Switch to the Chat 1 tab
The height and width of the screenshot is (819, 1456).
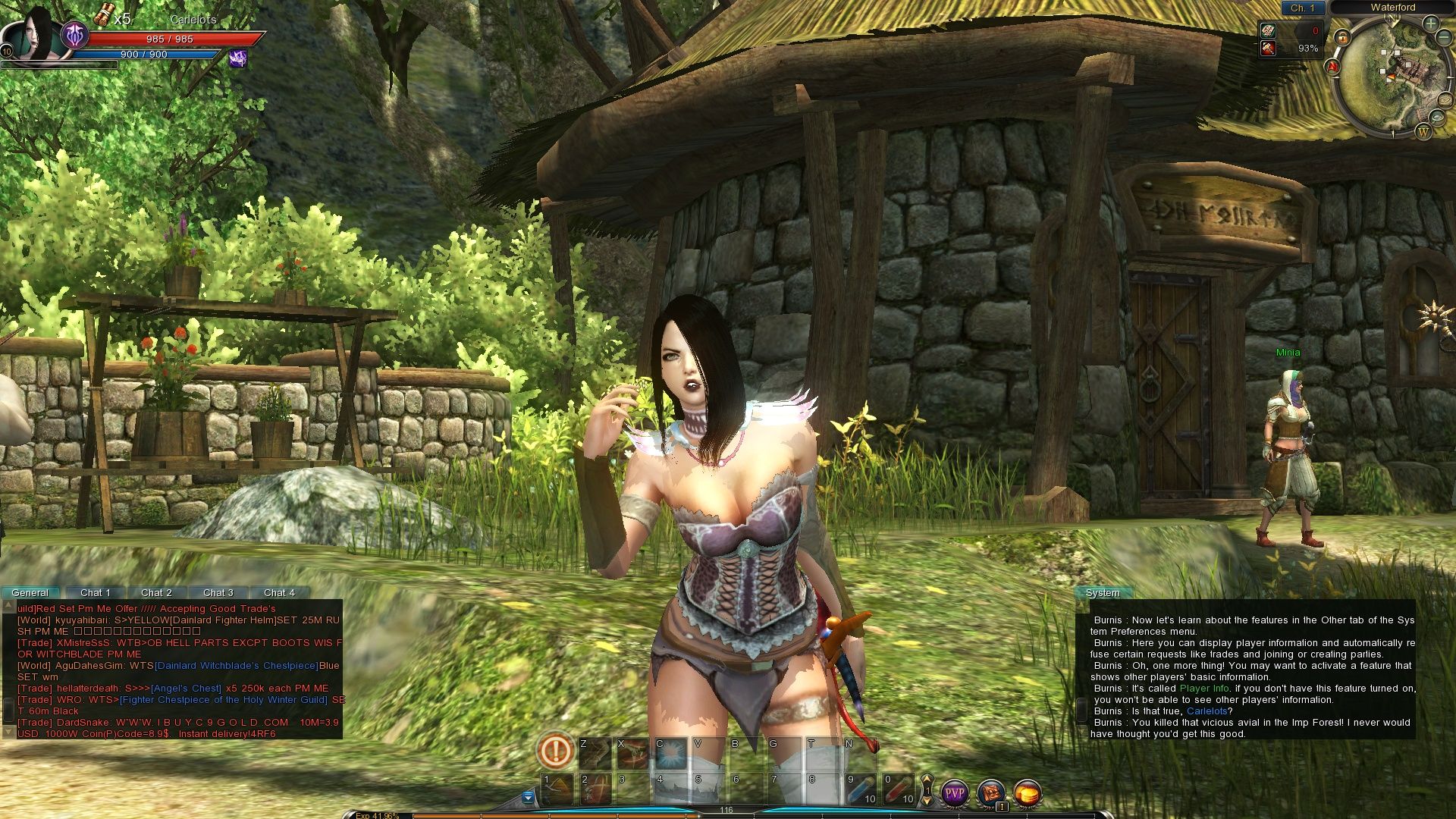96,592
